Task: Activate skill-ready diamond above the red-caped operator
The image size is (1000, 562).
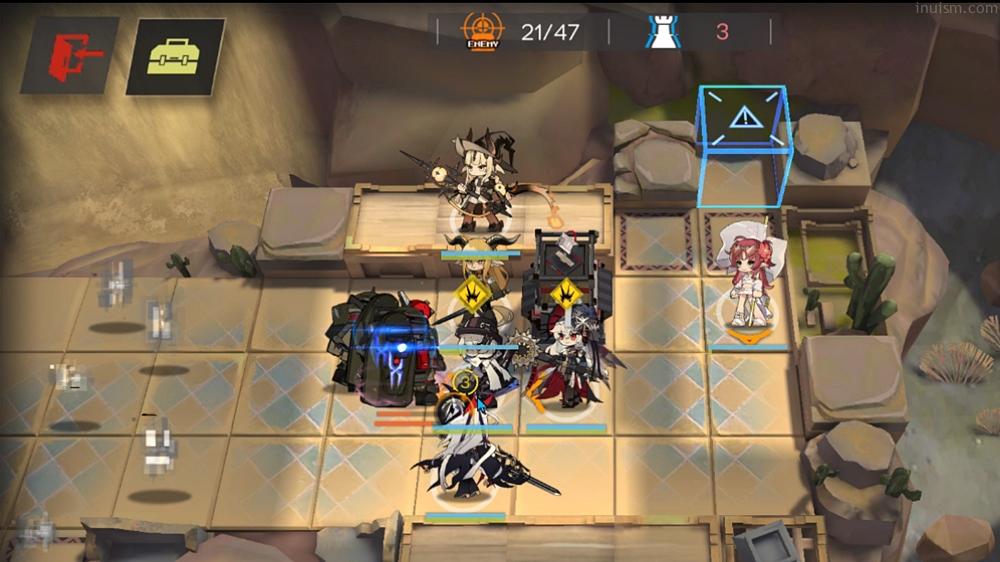Action: pyautogui.click(x=566, y=296)
